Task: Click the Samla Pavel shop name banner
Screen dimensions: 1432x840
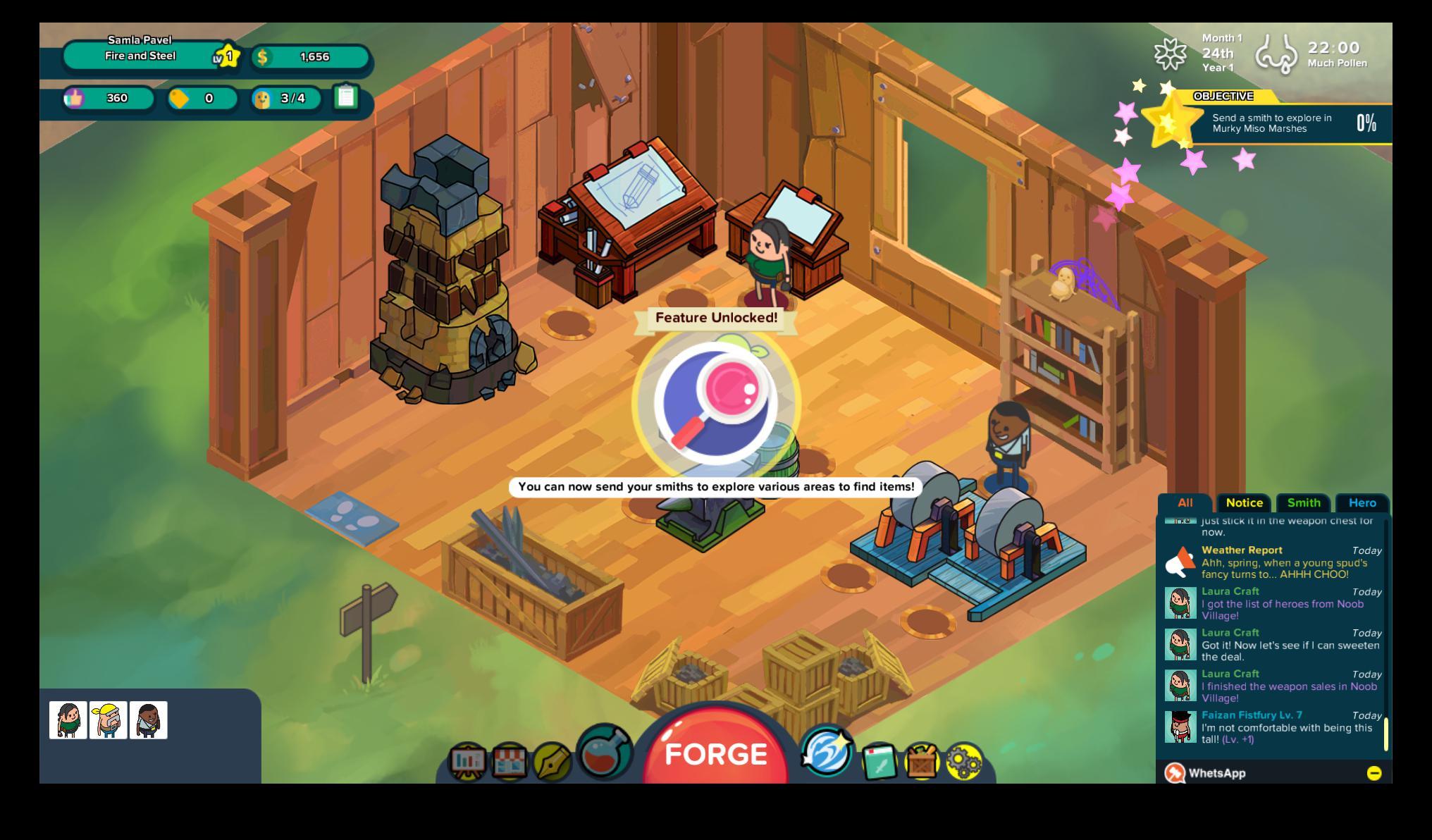Action: pyautogui.click(x=142, y=48)
